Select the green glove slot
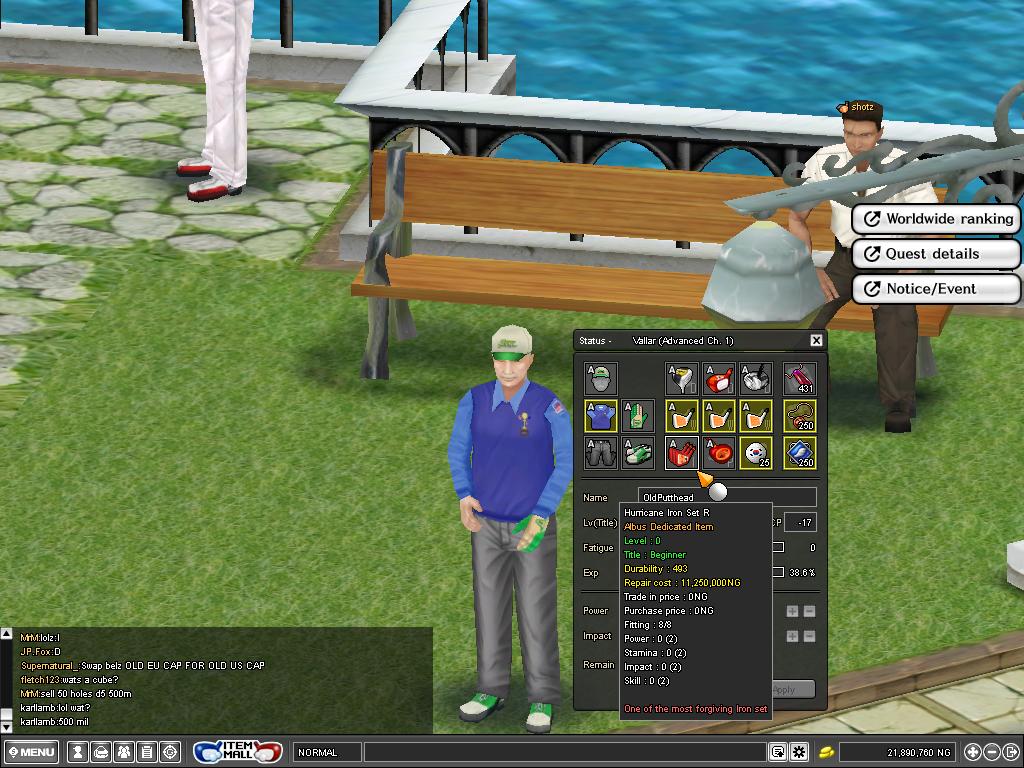Screen dimensions: 1024x768 (637, 416)
